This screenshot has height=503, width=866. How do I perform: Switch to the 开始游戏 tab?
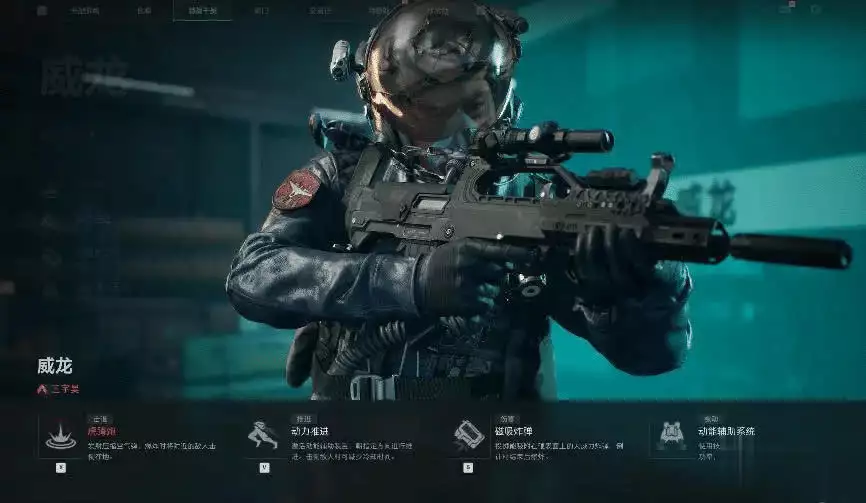(86, 11)
